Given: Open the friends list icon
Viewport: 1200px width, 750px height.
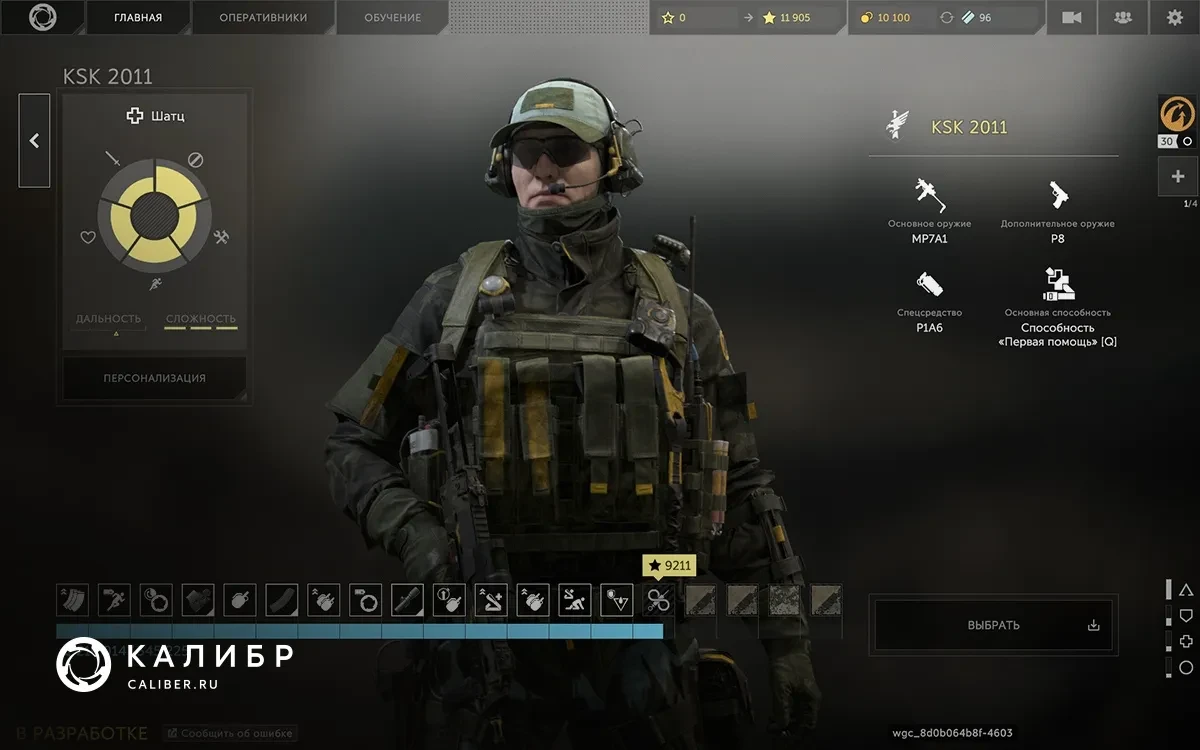Looking at the screenshot, I should coord(1123,17).
